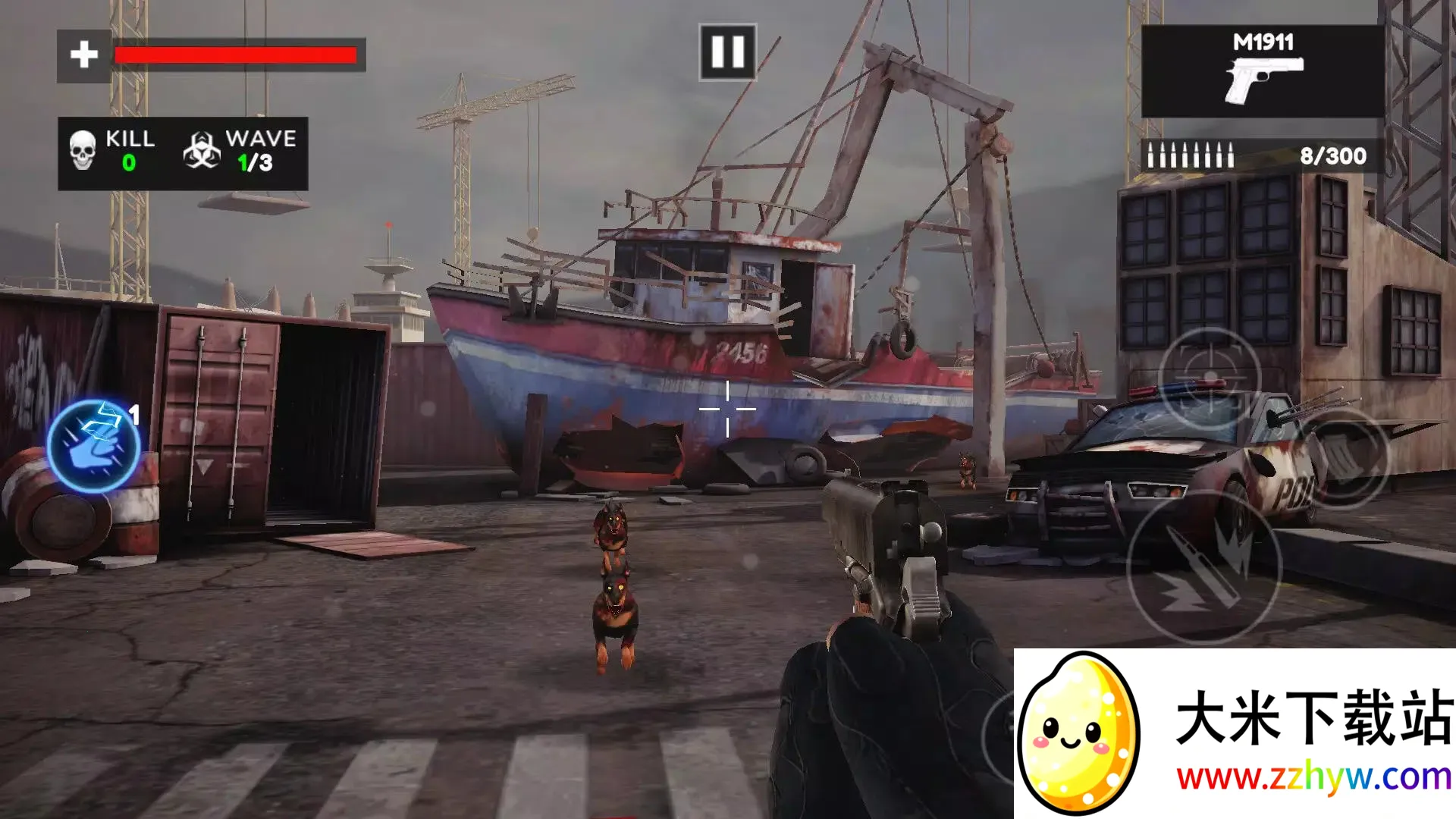
Task: Open the www.zzhyw.com watermark link
Action: pos(1313,777)
